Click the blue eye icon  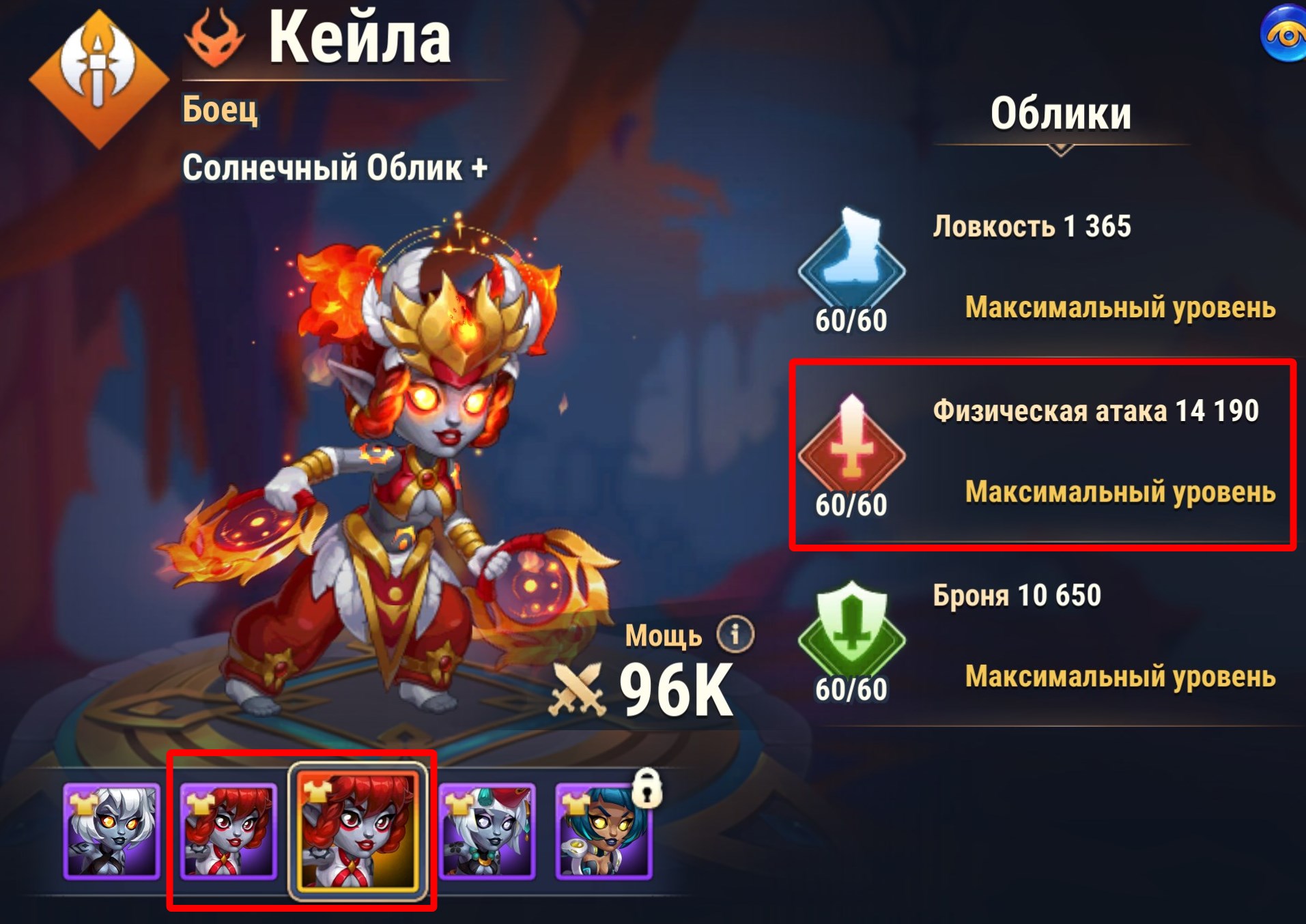pyautogui.click(x=1284, y=34)
